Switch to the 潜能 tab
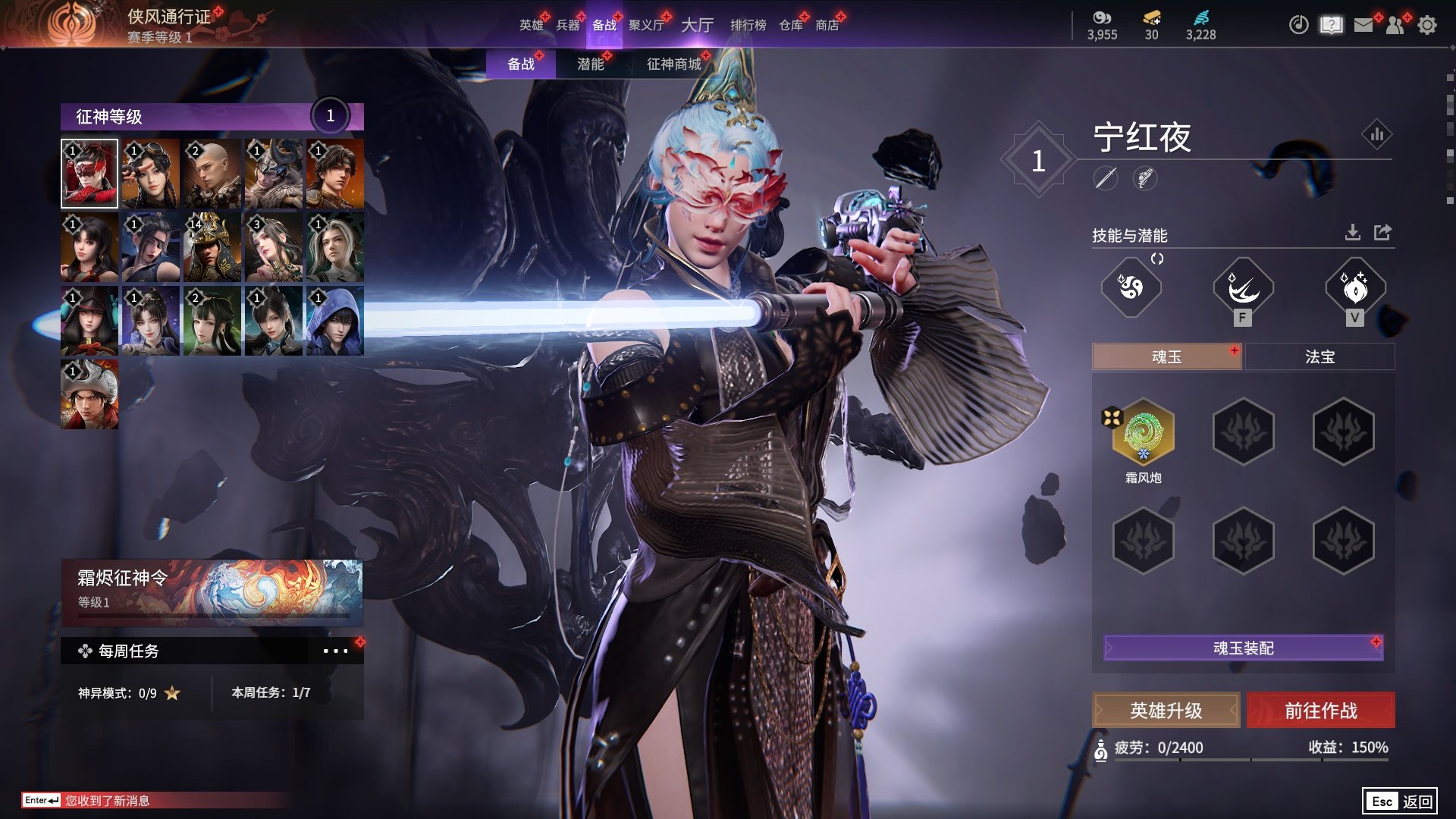 590,64
